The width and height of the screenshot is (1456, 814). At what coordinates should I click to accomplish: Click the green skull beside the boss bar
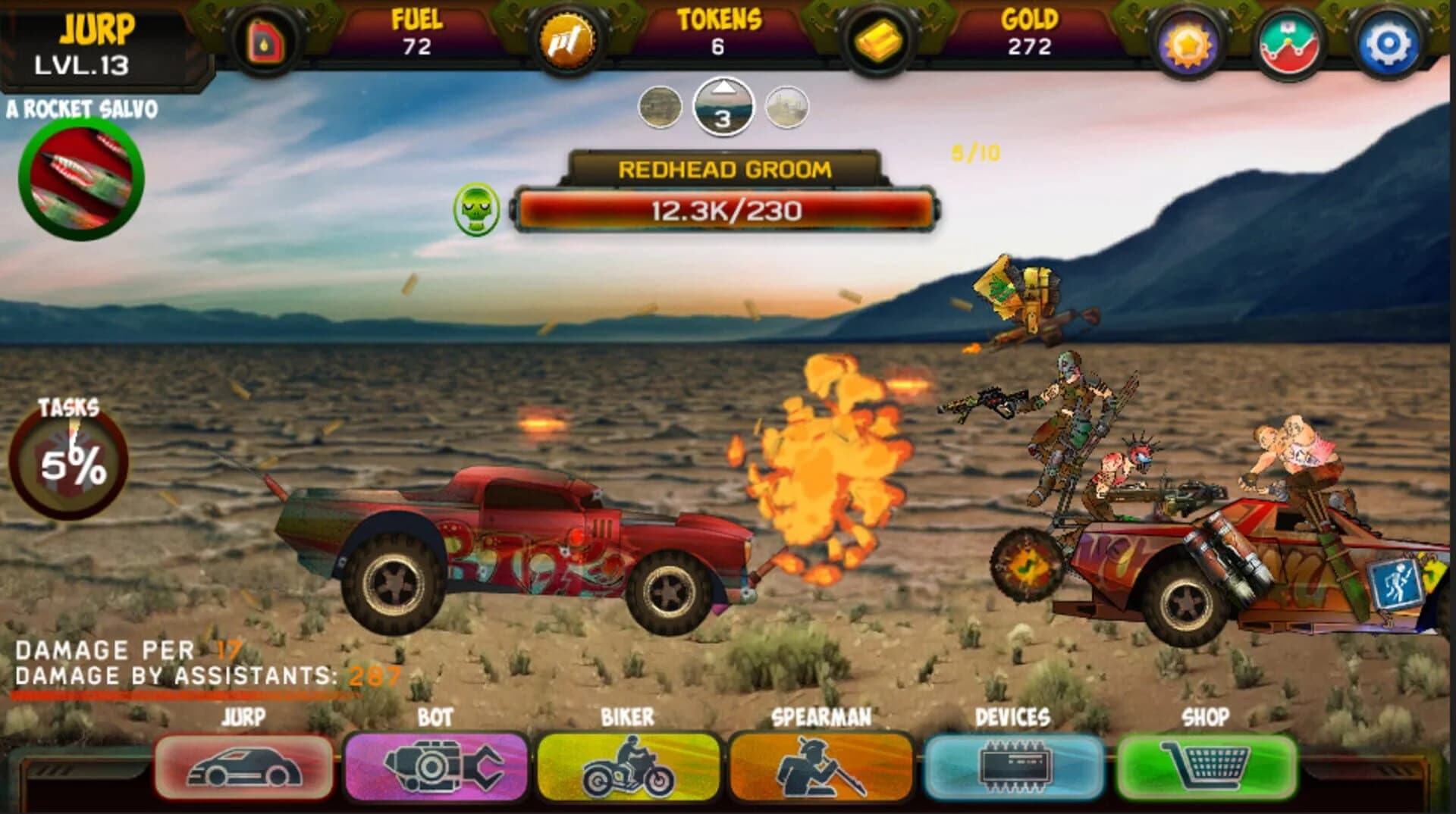point(474,210)
